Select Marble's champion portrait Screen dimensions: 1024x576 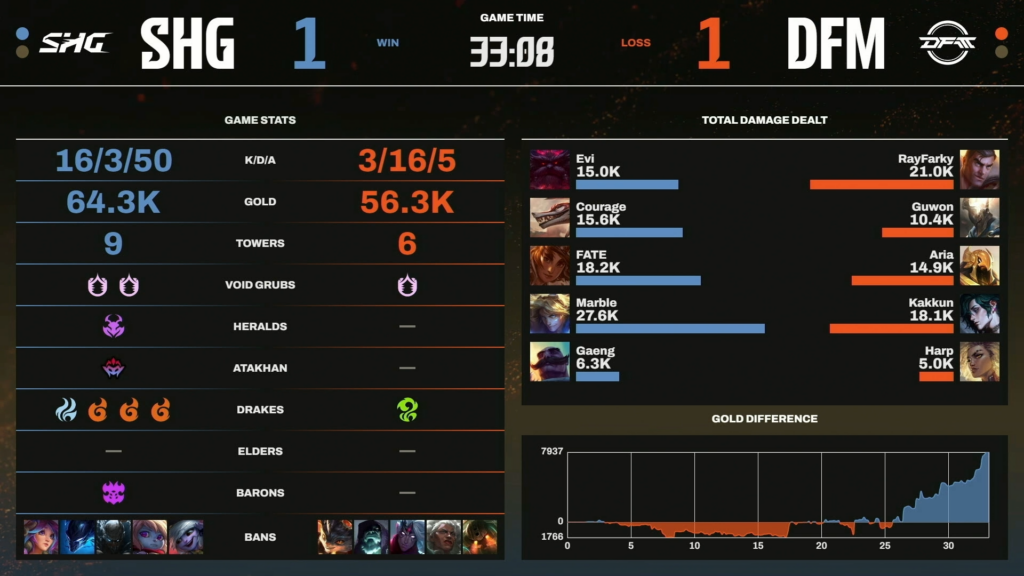coord(549,313)
